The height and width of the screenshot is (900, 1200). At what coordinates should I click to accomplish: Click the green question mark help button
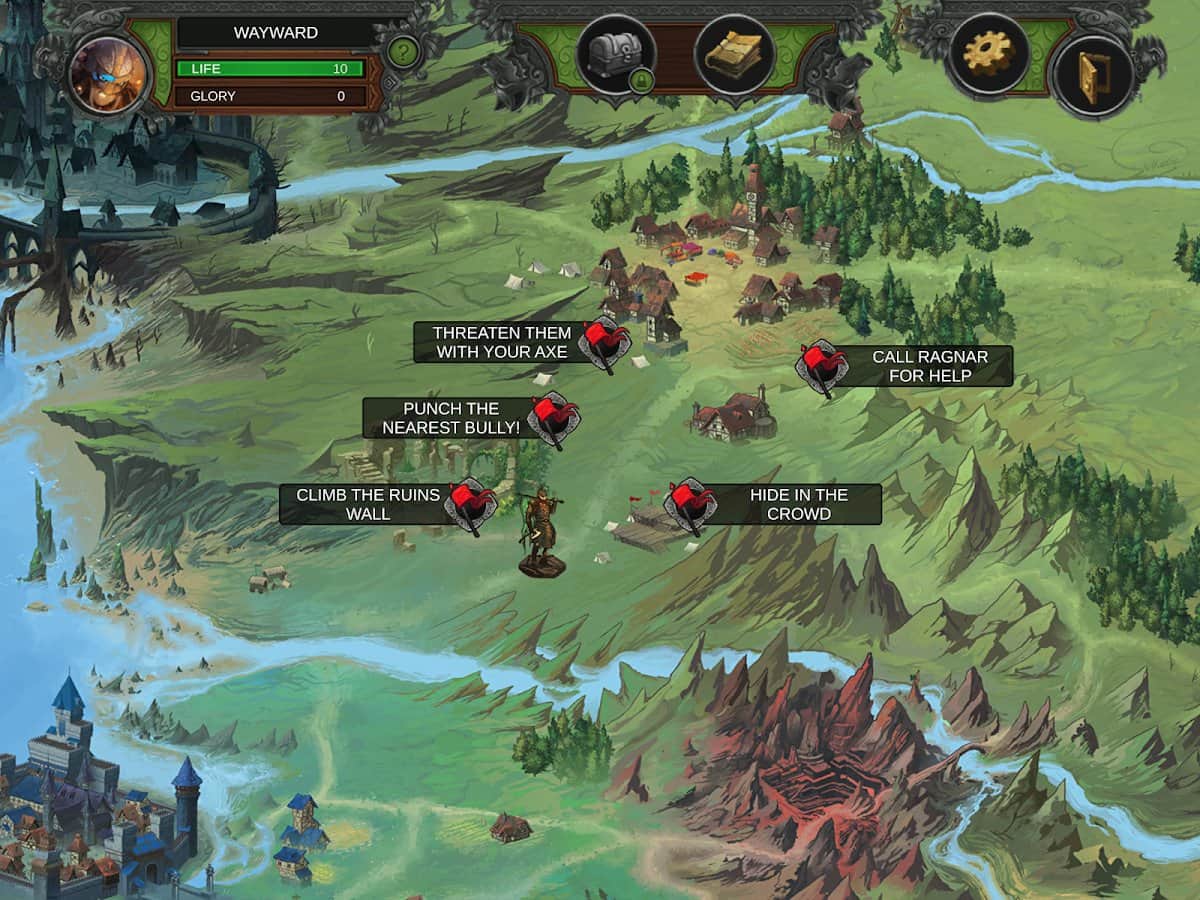click(403, 51)
